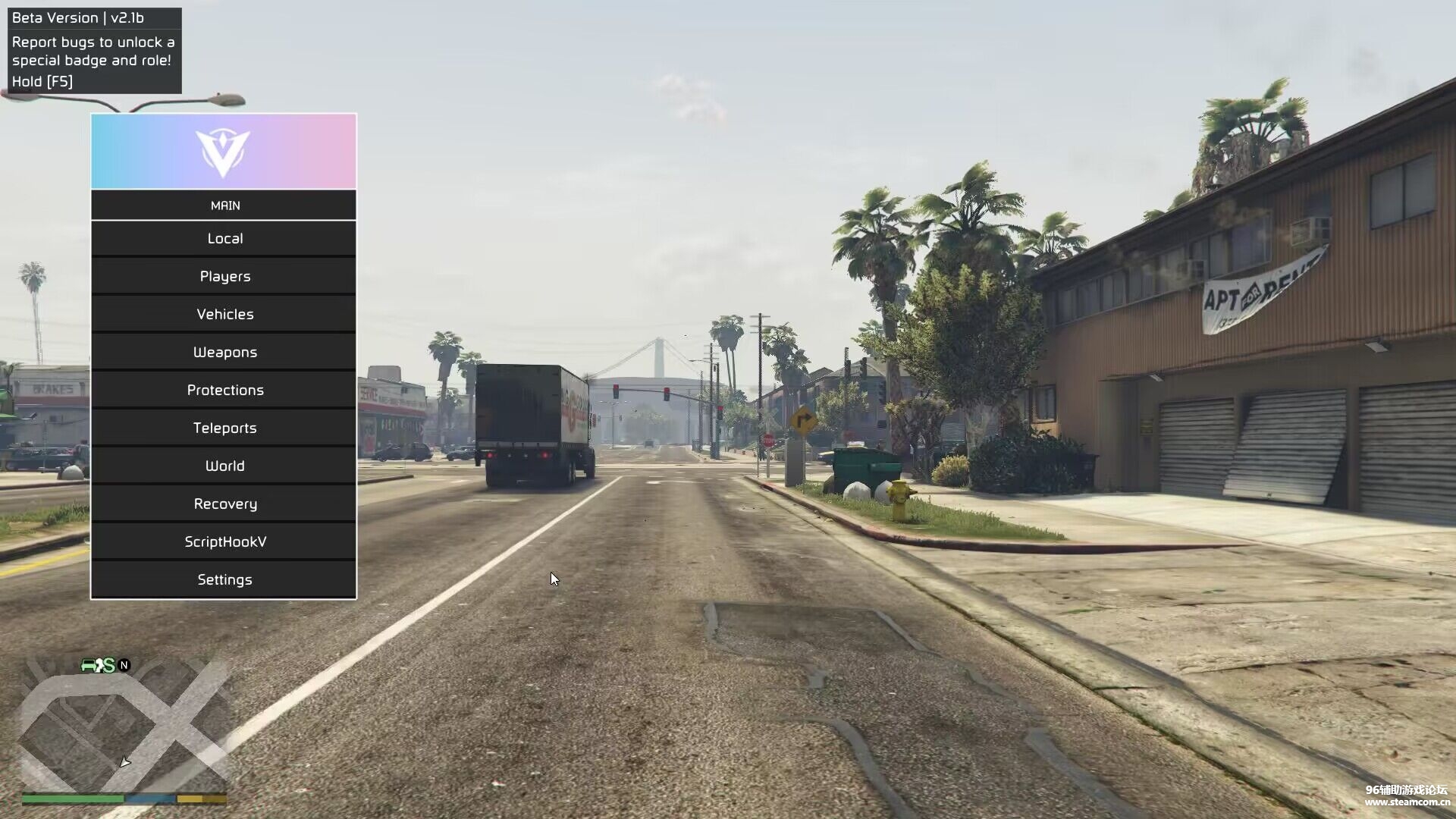The width and height of the screenshot is (1456, 819).
Task: Select the Players option
Action: pyautogui.click(x=224, y=277)
